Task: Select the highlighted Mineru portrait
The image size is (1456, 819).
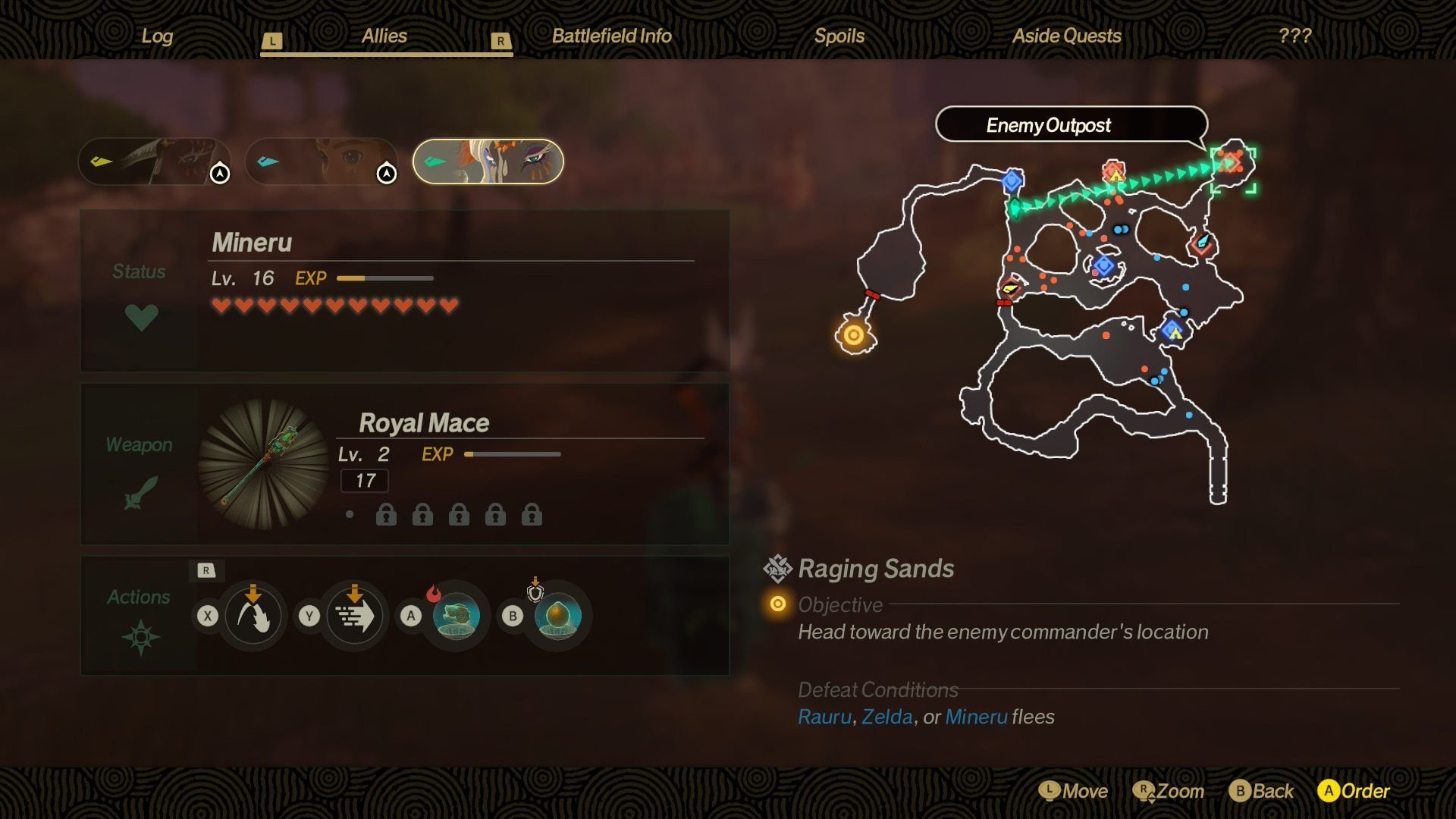Action: [488, 162]
